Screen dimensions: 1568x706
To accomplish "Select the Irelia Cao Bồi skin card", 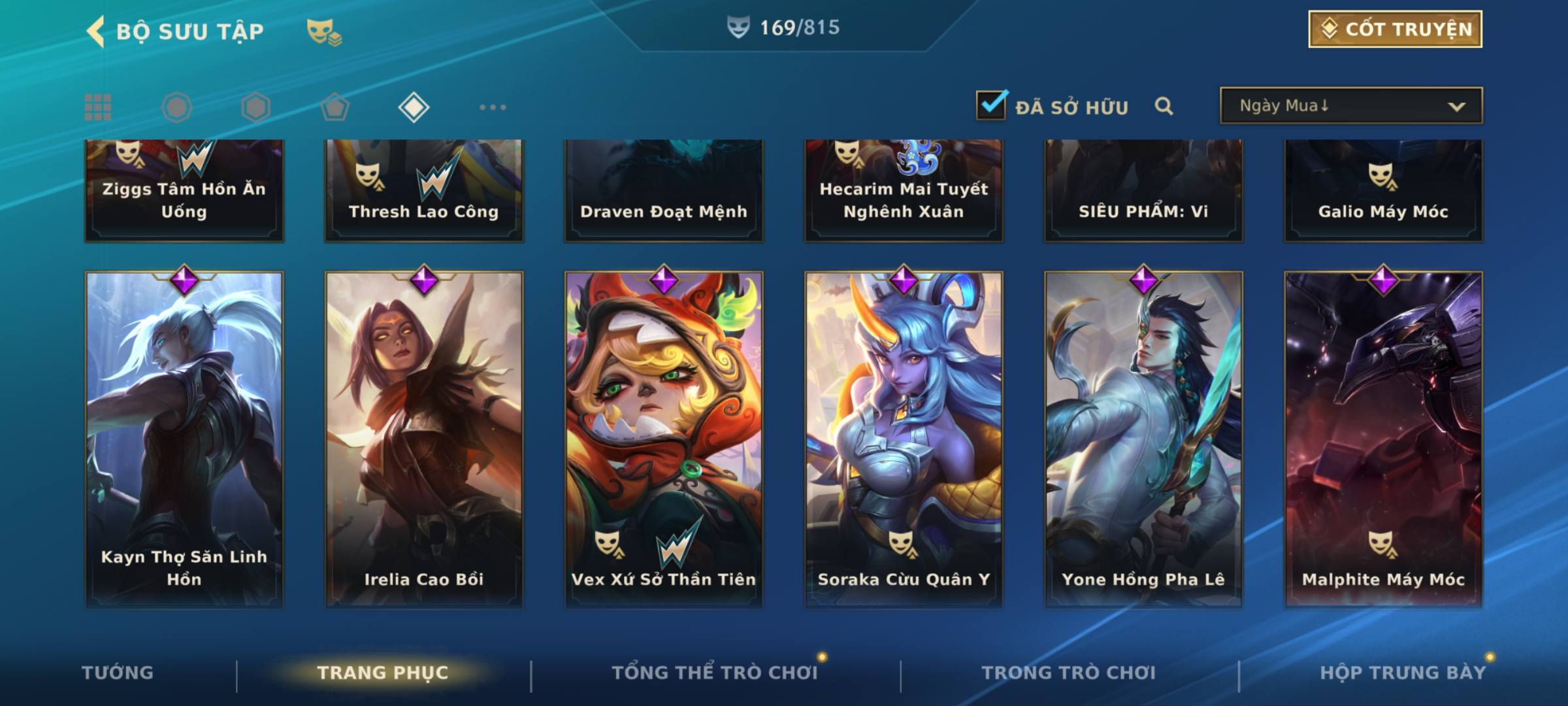I will [x=424, y=438].
